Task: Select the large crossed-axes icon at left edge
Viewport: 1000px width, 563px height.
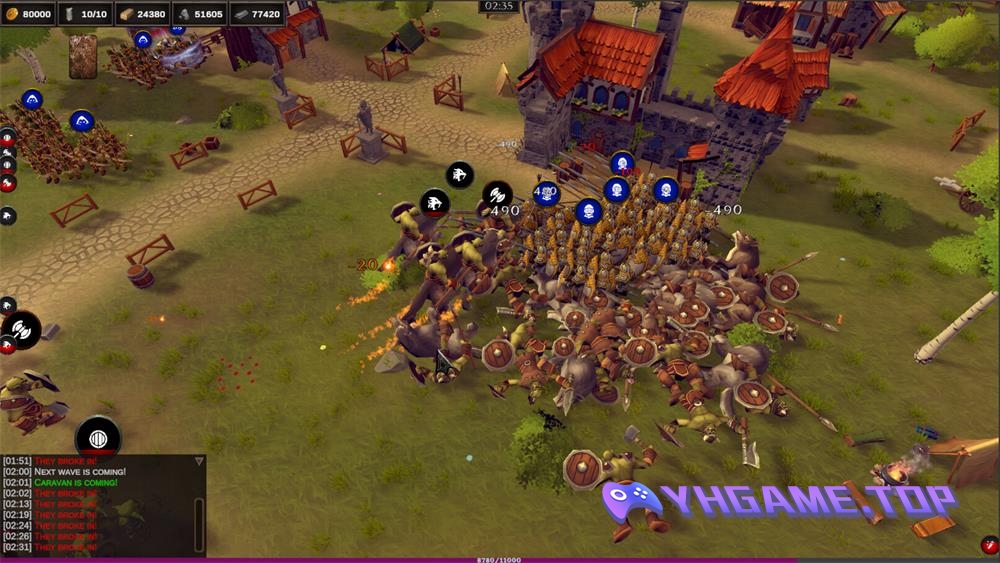Action: click(x=21, y=328)
